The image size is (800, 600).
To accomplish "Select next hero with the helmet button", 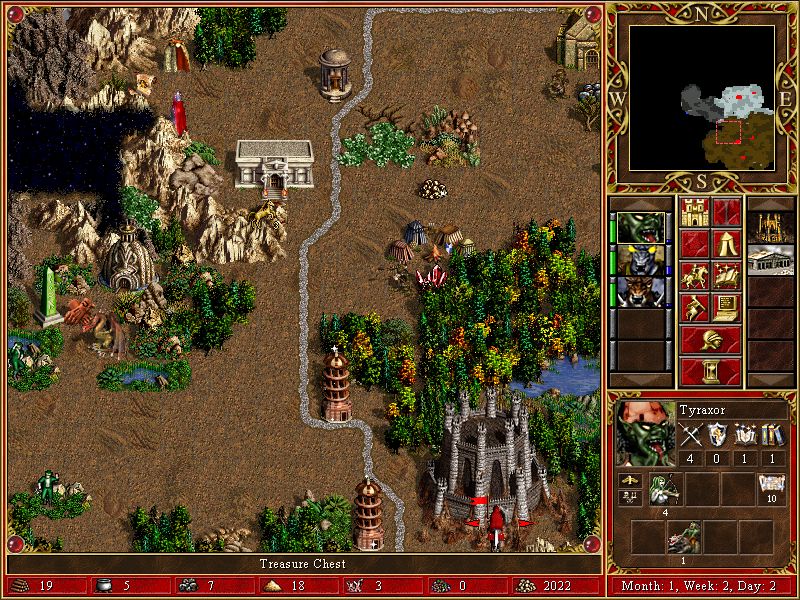I will pos(711,340).
